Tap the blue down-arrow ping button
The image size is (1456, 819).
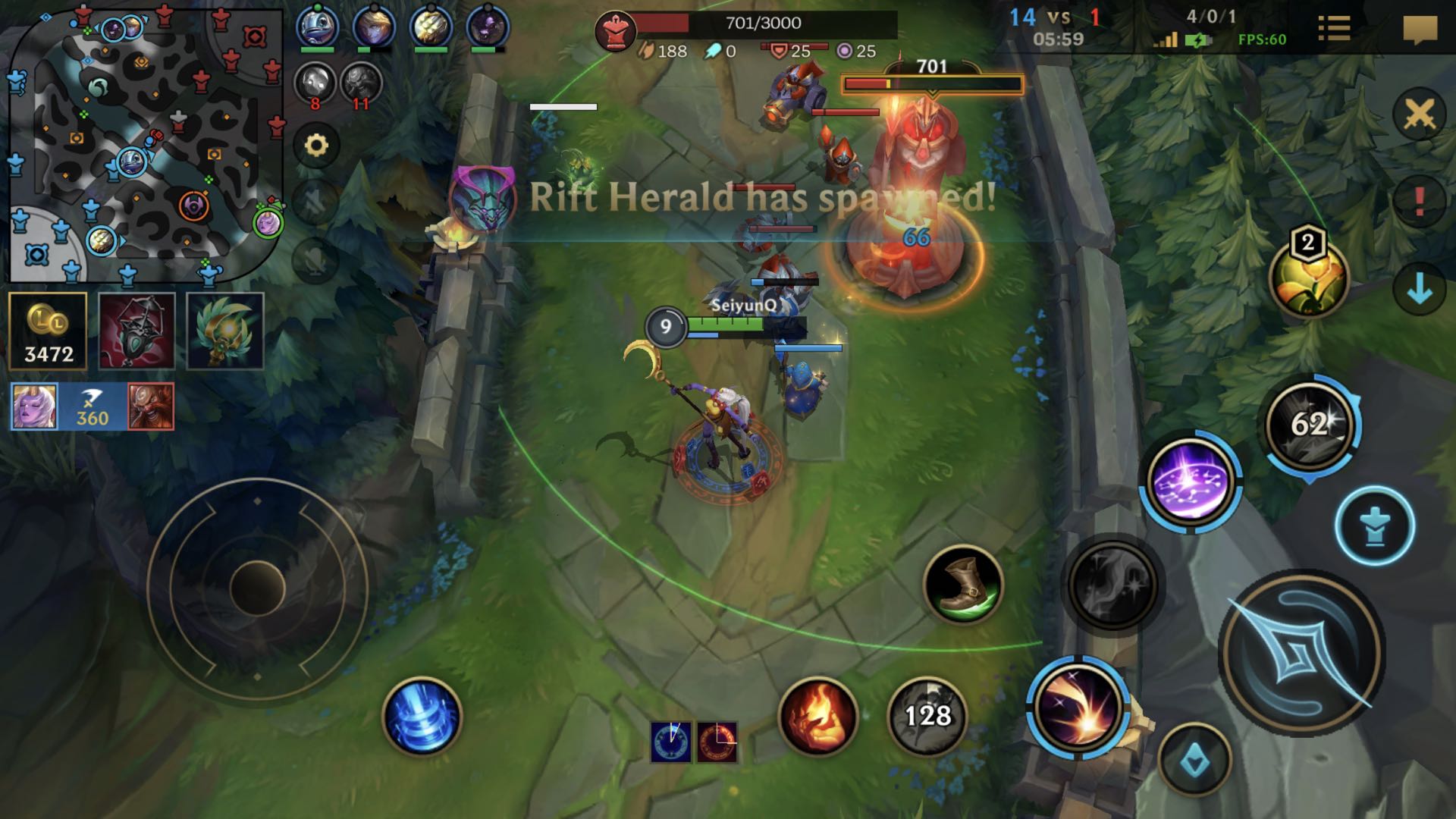[x=1420, y=289]
